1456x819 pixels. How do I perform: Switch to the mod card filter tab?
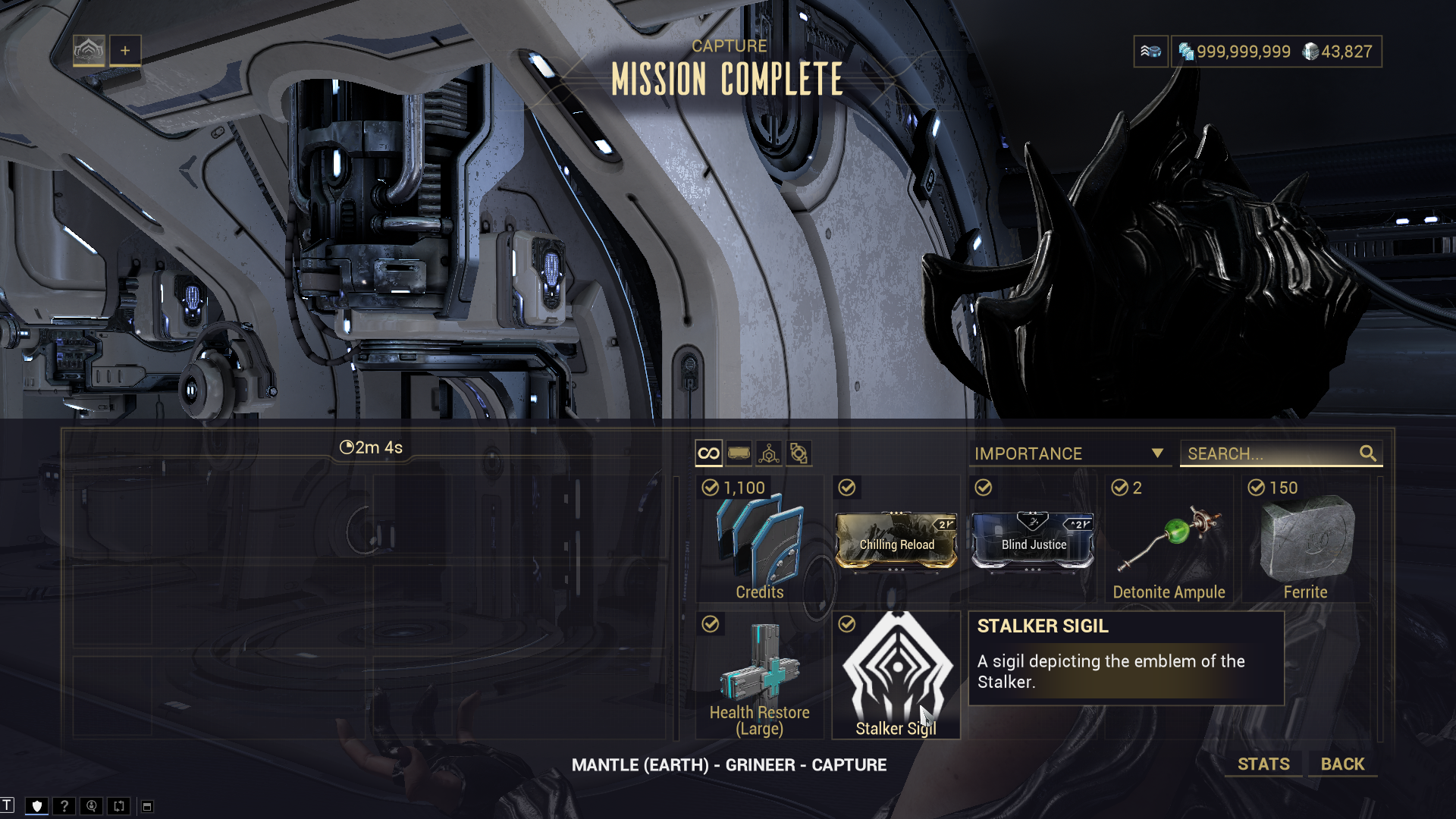[x=739, y=453]
